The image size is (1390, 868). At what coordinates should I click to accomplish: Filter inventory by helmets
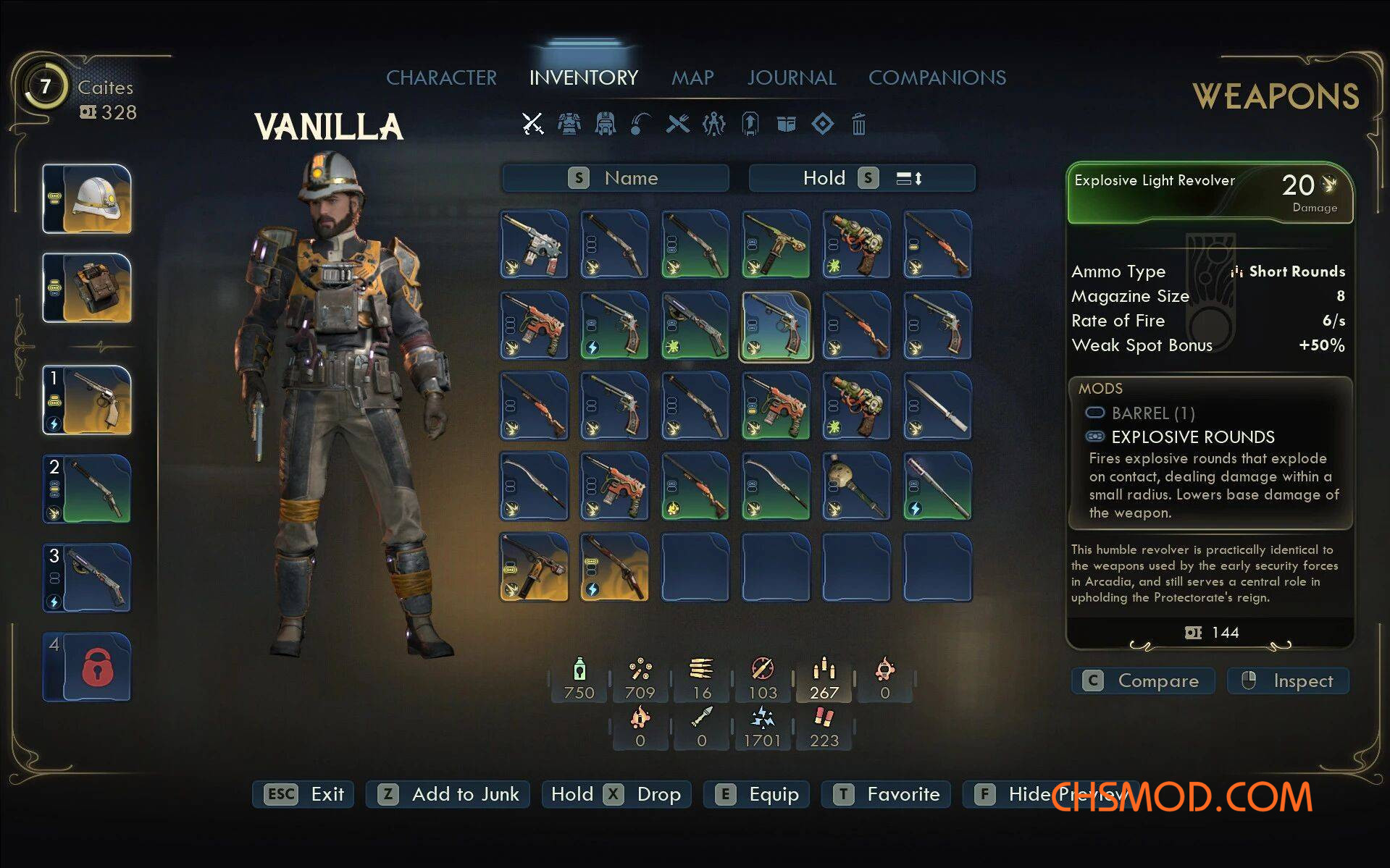[x=605, y=125]
